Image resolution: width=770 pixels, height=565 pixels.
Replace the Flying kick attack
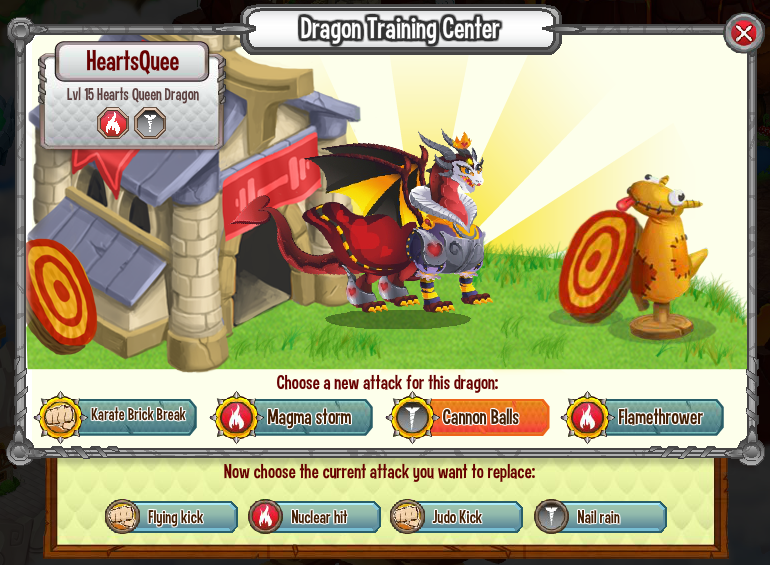tap(173, 517)
